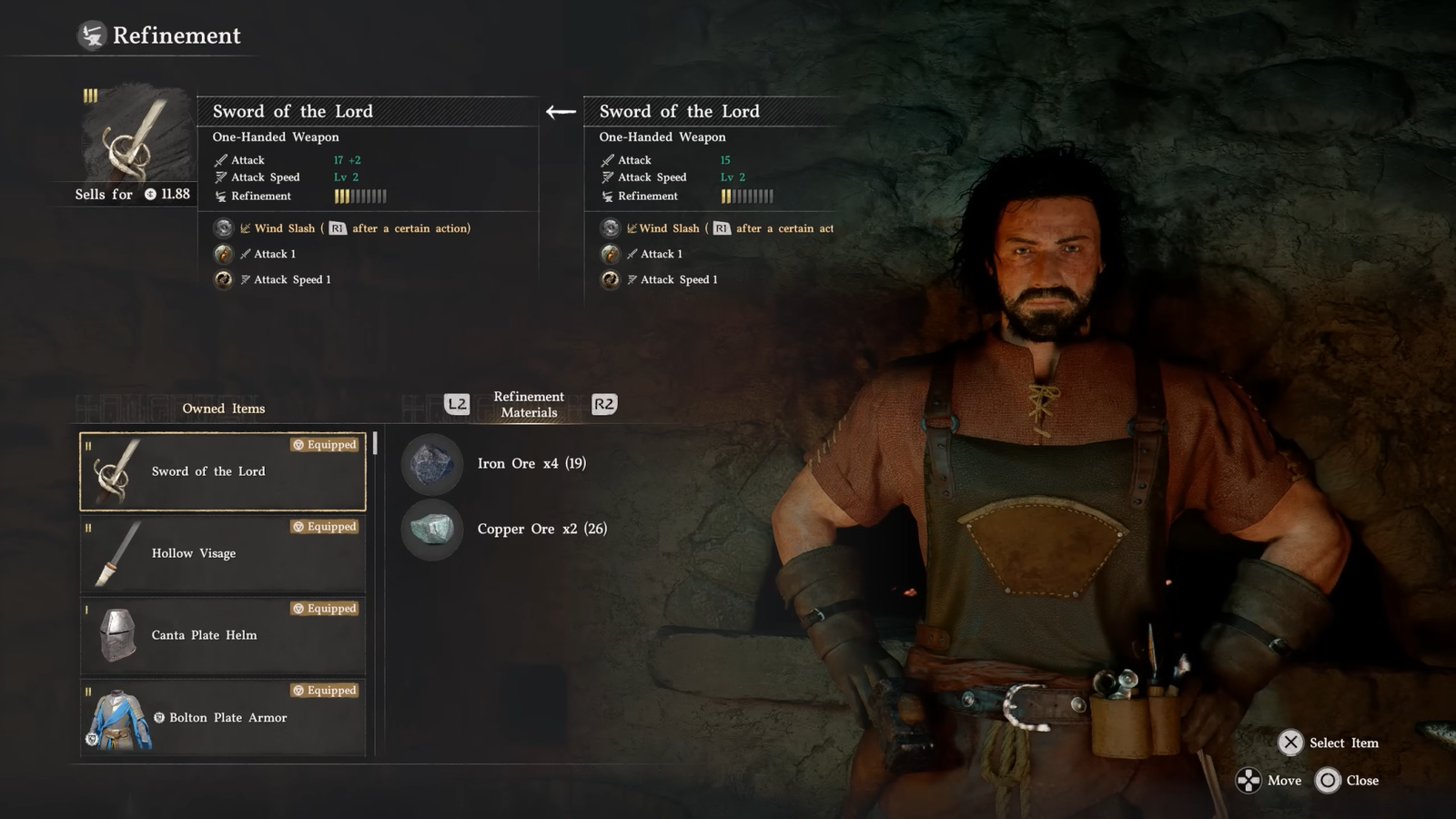Select the Bolton Plate Armor row
This screenshot has height=819, width=1456.
tap(223, 717)
